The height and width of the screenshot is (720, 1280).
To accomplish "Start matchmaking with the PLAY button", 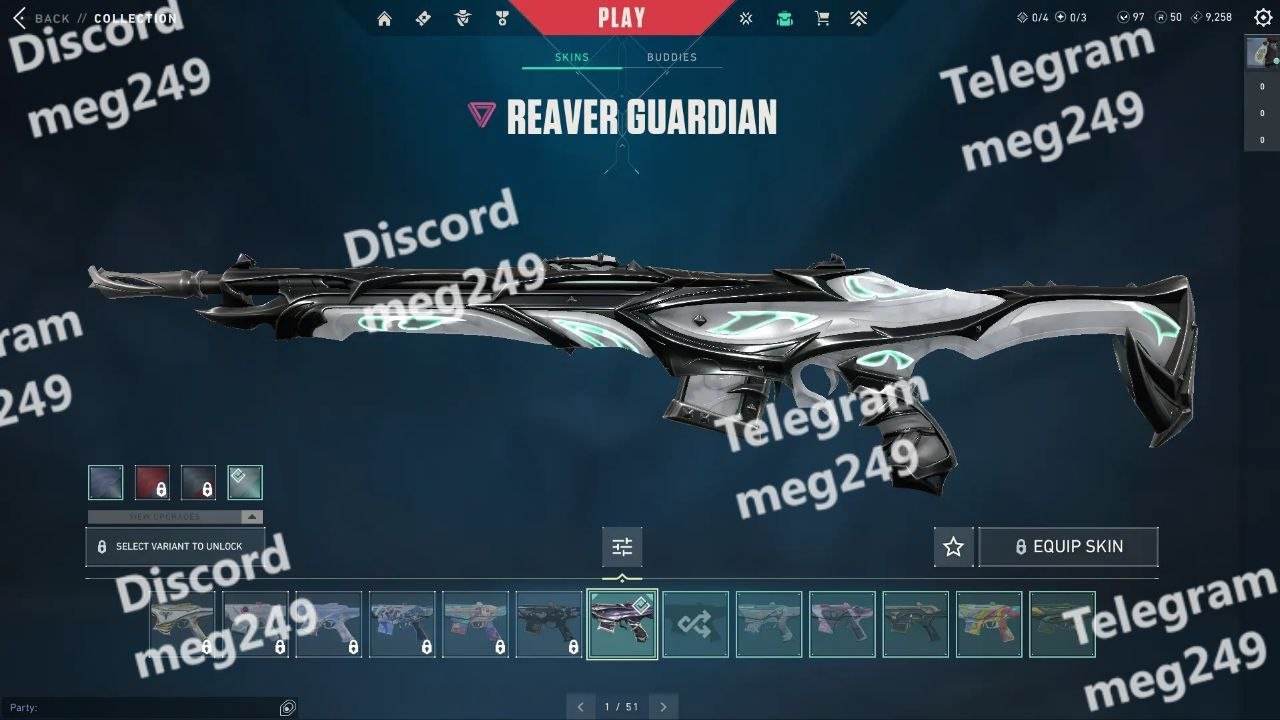I will (x=621, y=18).
